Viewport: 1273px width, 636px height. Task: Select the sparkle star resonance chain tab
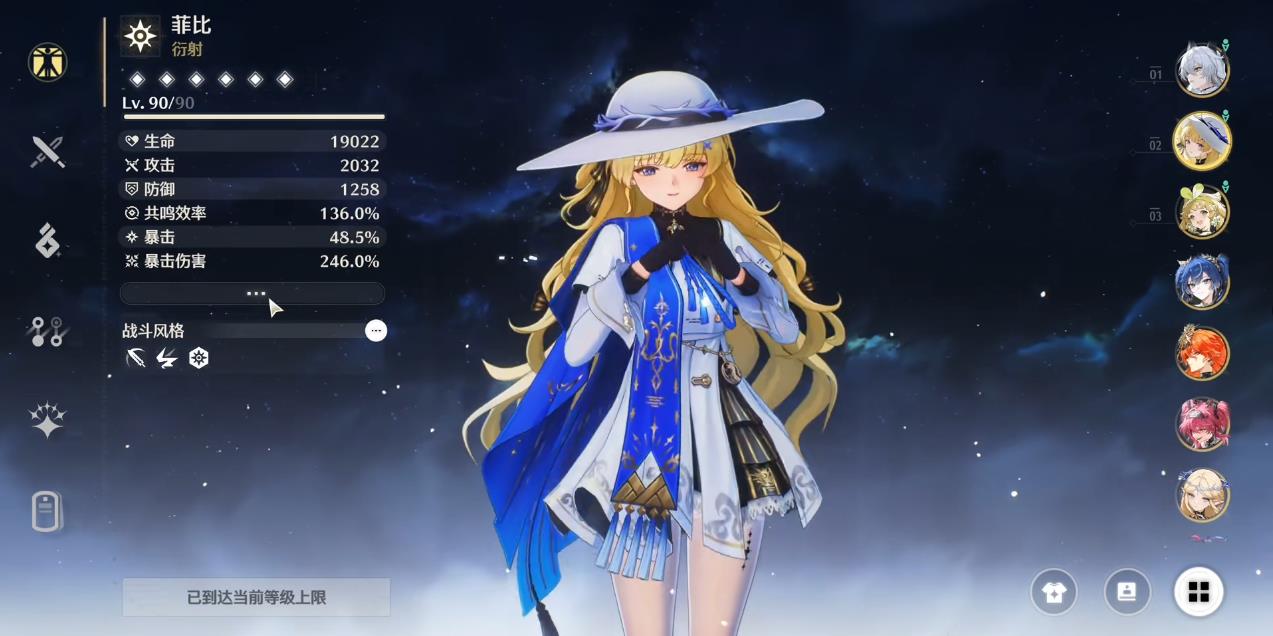(x=47, y=421)
